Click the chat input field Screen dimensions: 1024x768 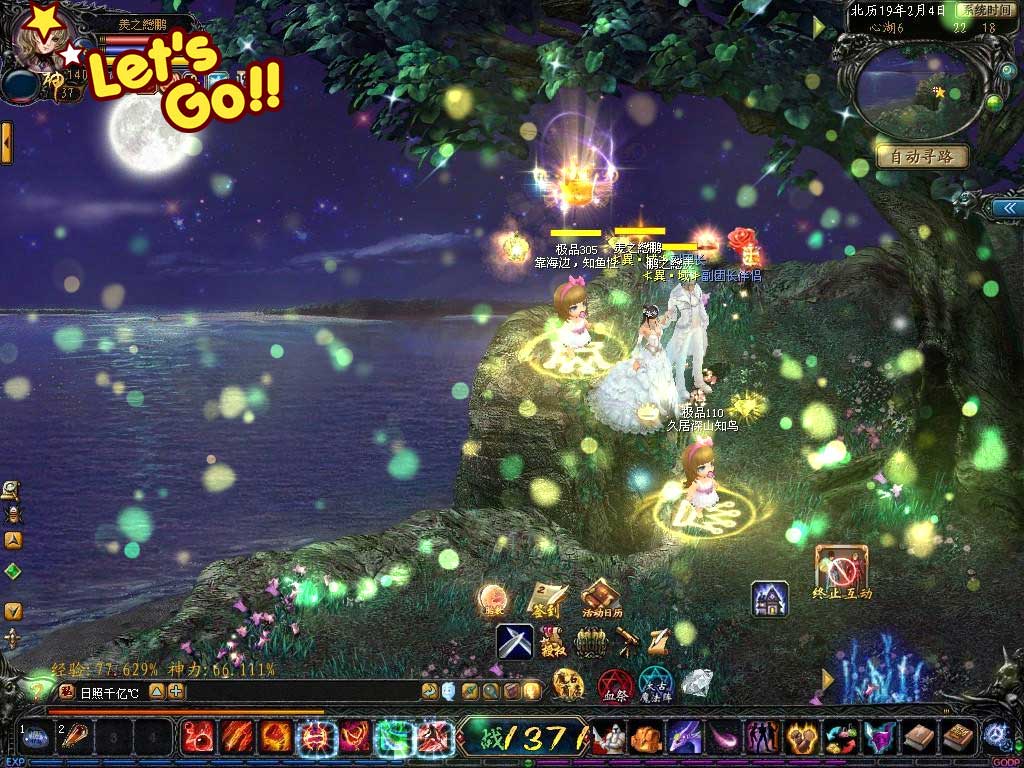(290, 691)
